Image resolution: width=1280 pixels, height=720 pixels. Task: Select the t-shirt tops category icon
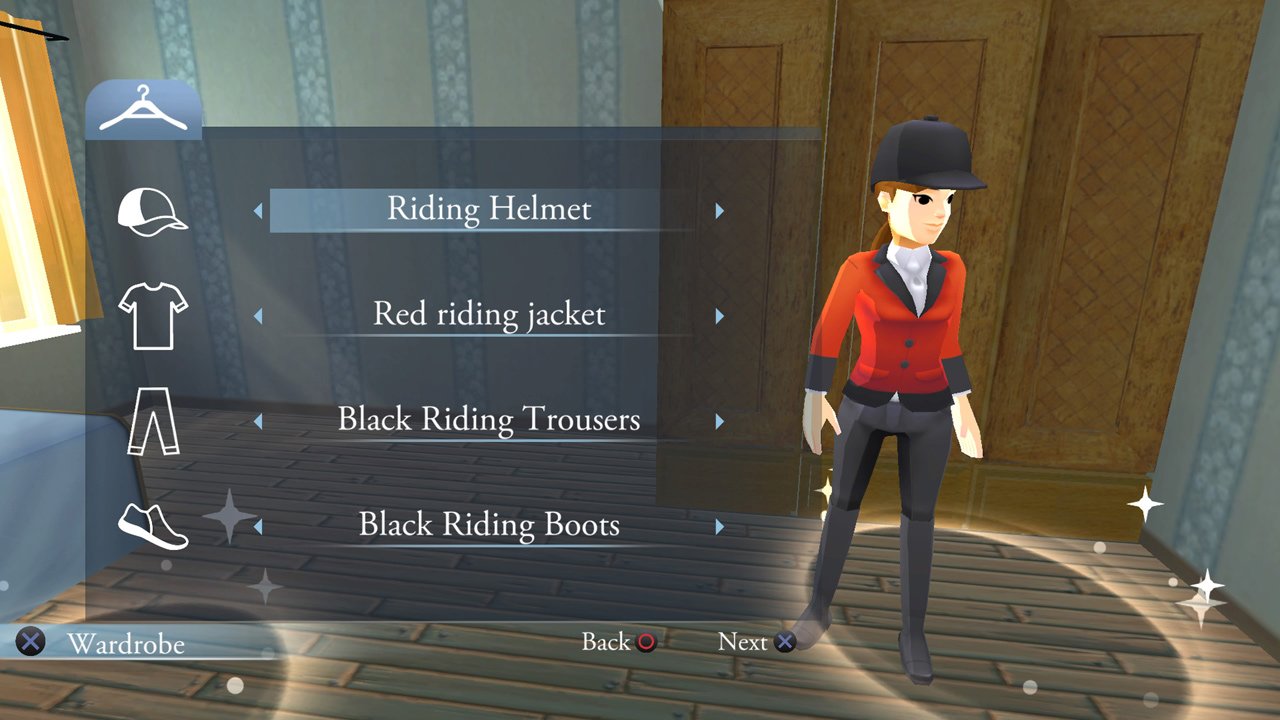(x=155, y=318)
